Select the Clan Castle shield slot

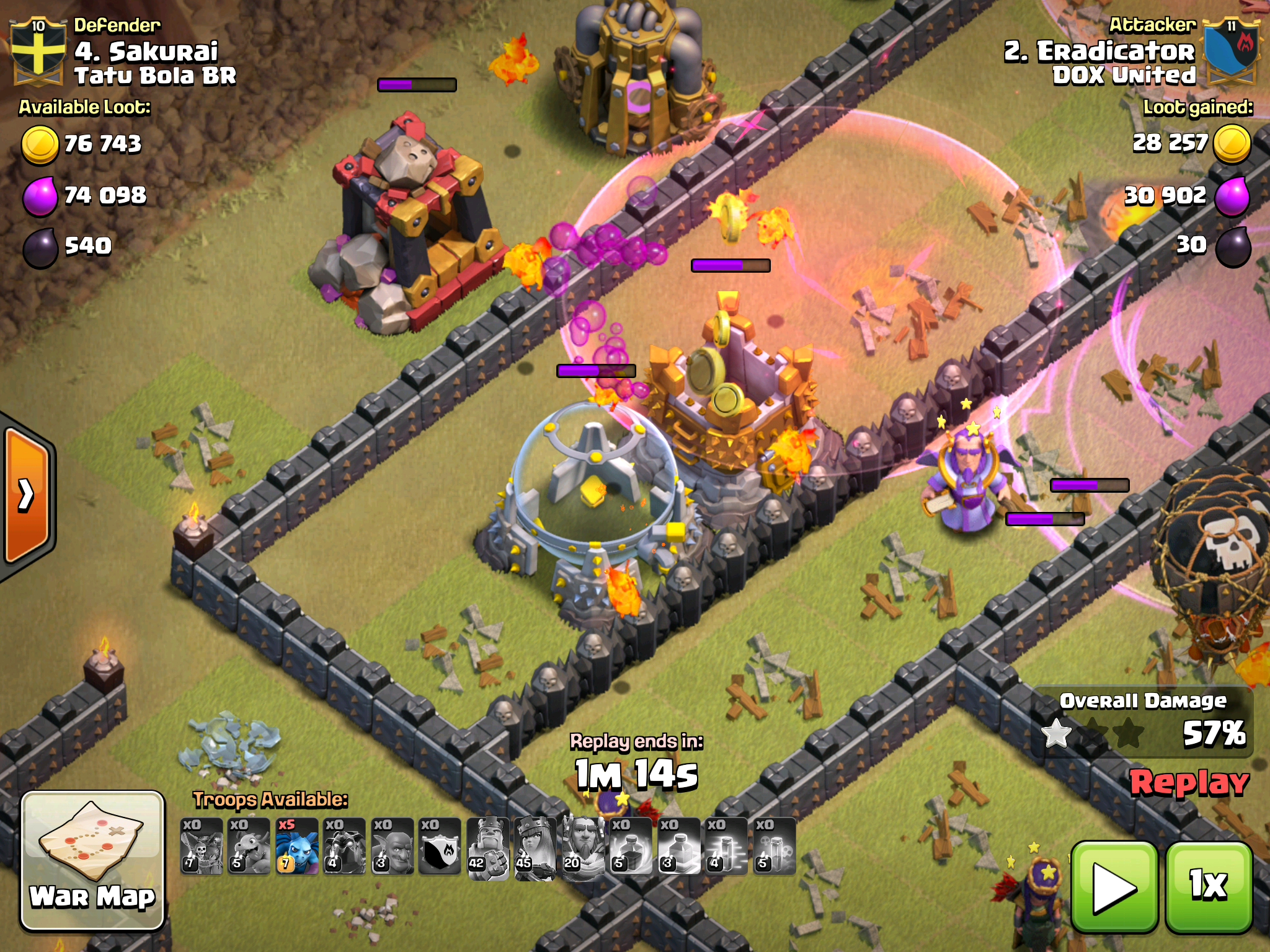coord(440,846)
